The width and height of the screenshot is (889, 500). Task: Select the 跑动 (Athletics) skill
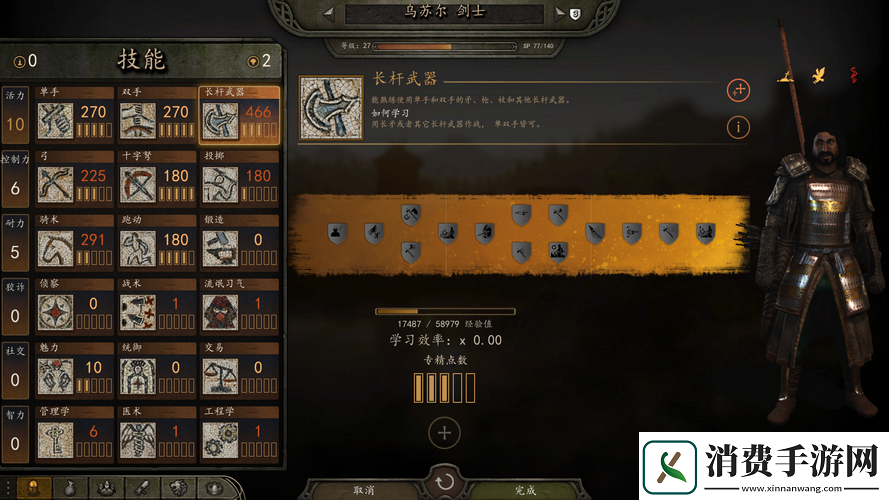138,249
